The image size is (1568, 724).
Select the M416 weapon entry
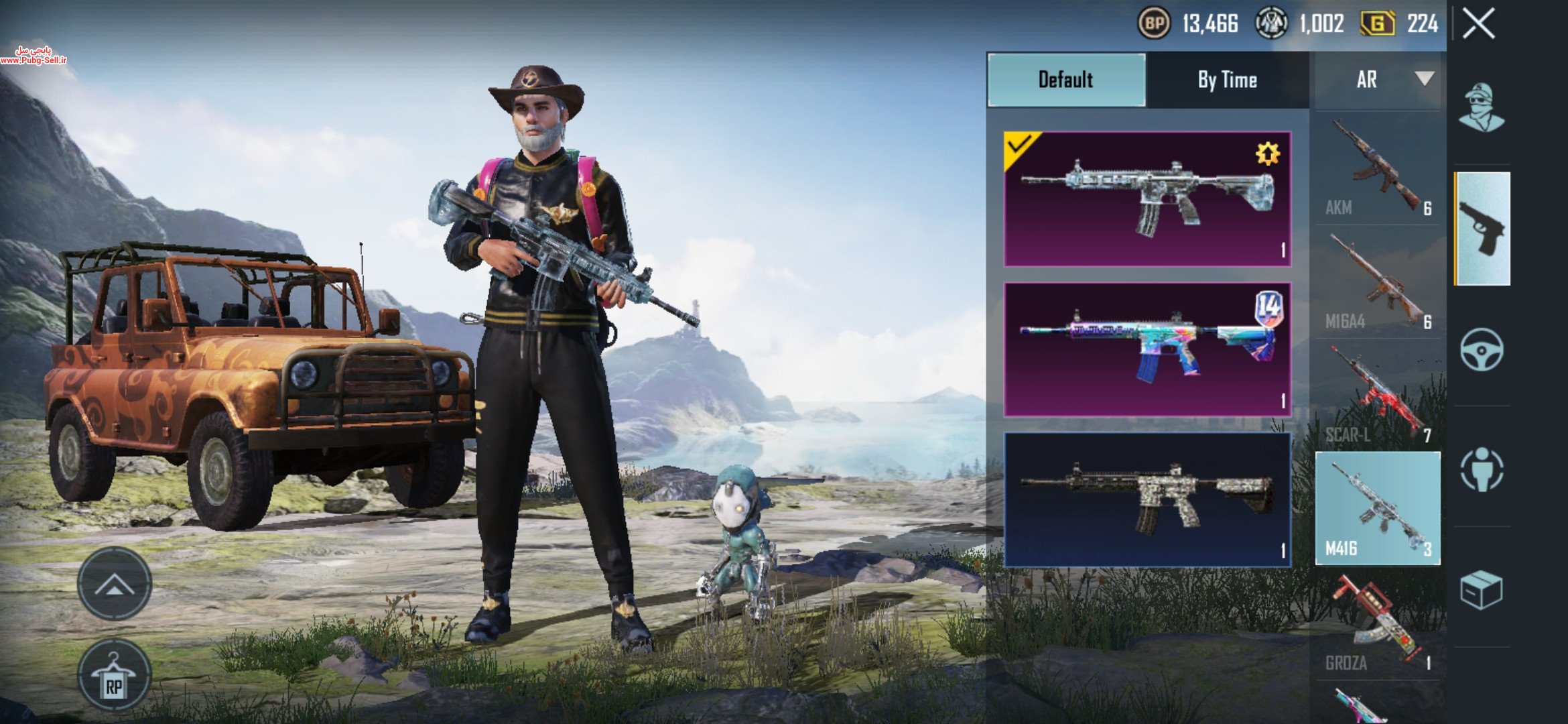pyautogui.click(x=1378, y=508)
